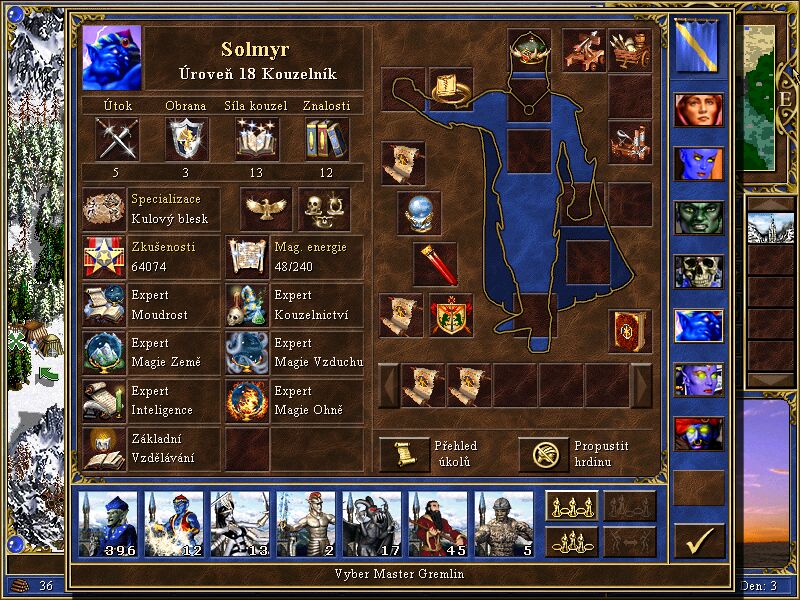800x600 pixels.
Task: Select the red-haired woman hero portrait
Action: [x=697, y=109]
